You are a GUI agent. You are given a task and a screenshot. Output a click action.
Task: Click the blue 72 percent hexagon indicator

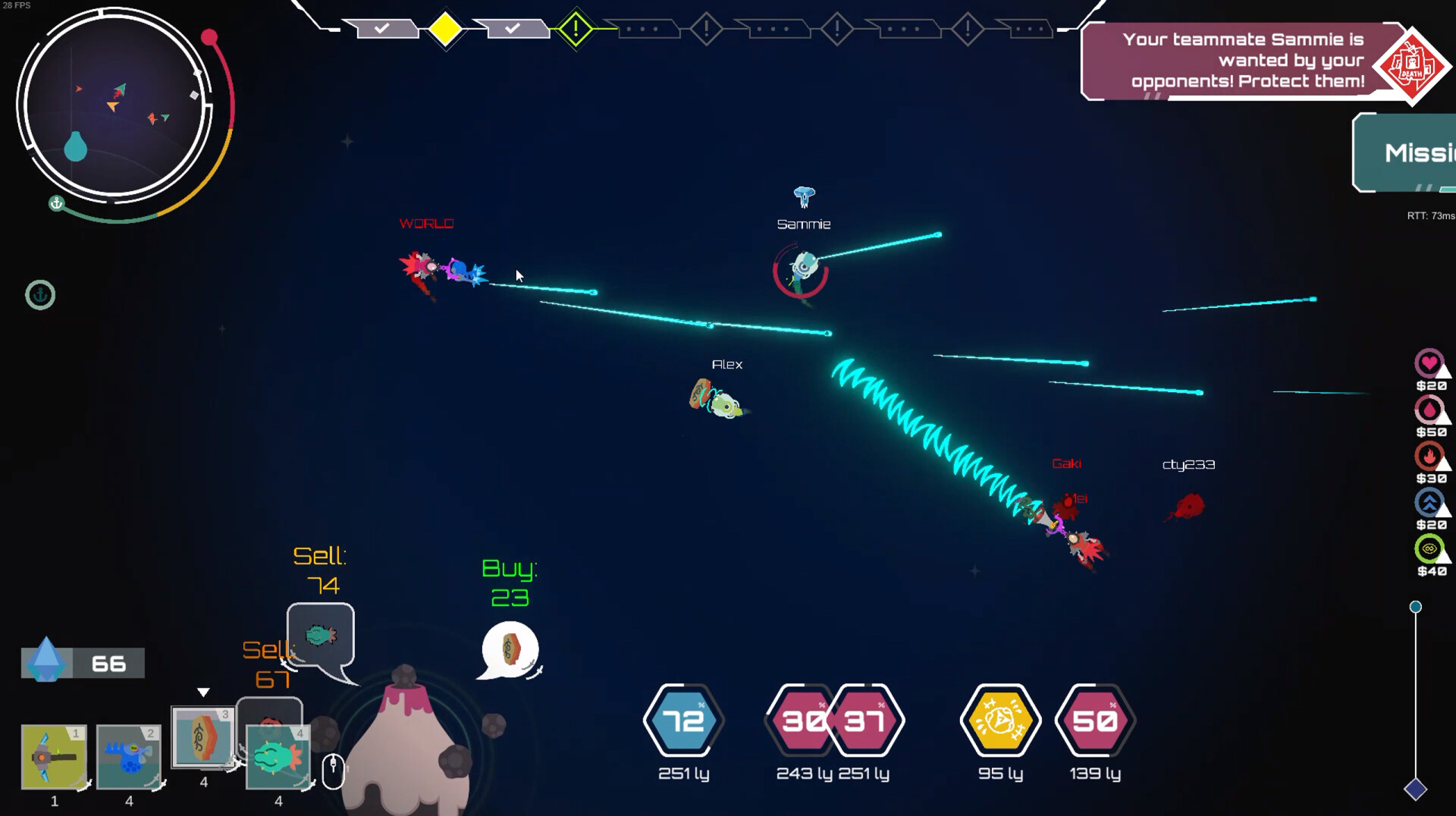[x=683, y=720]
